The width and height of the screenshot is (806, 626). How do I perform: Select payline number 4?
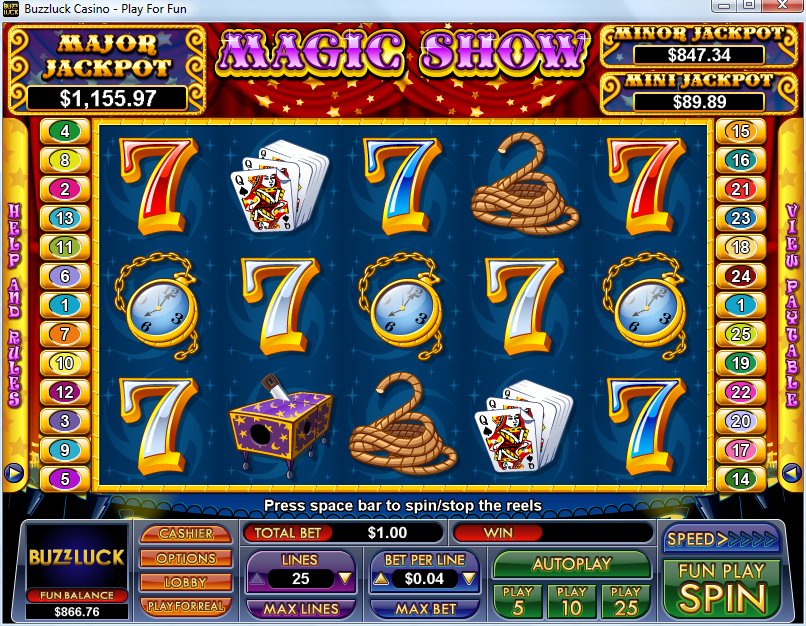[x=66, y=131]
